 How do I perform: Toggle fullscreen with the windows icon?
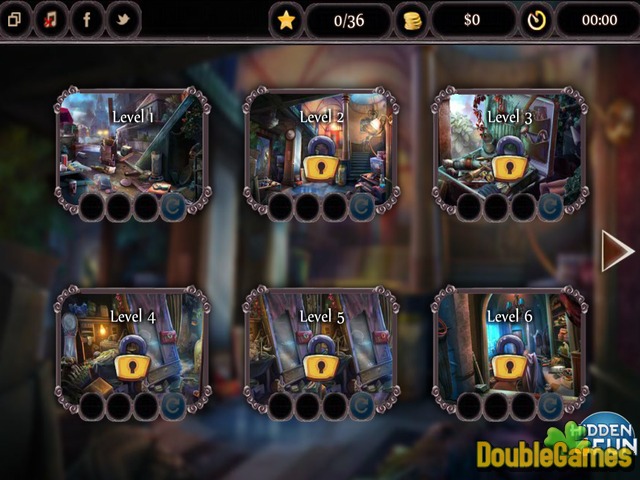point(14,19)
